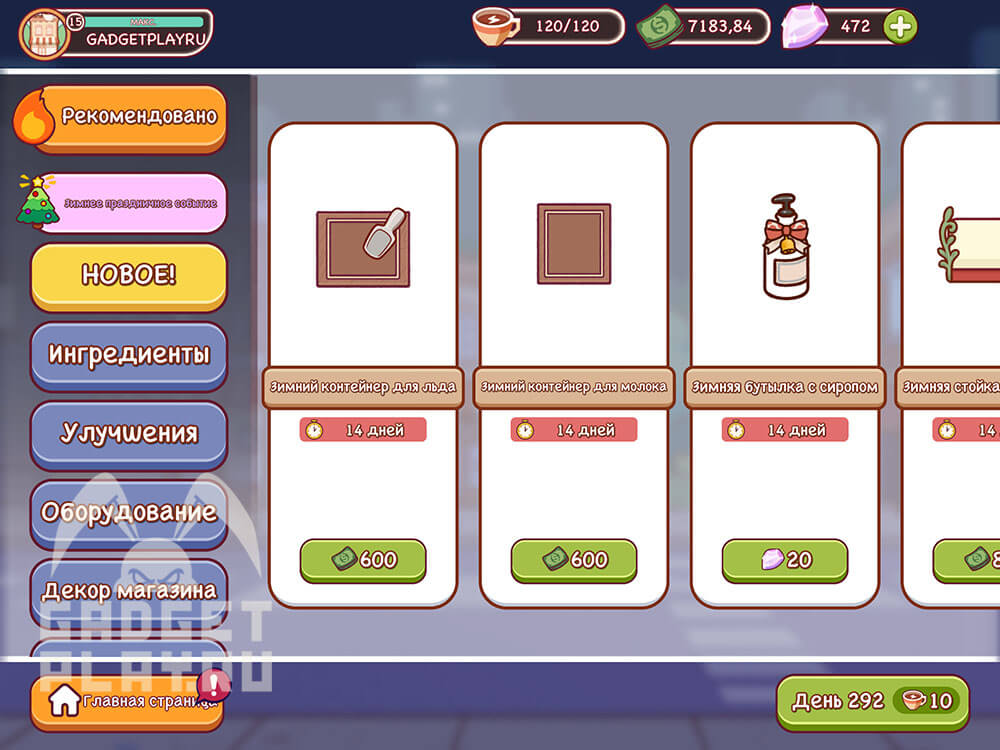This screenshot has width=1000, height=750.
Task: Open the Декор магазина category
Action: pos(128,590)
